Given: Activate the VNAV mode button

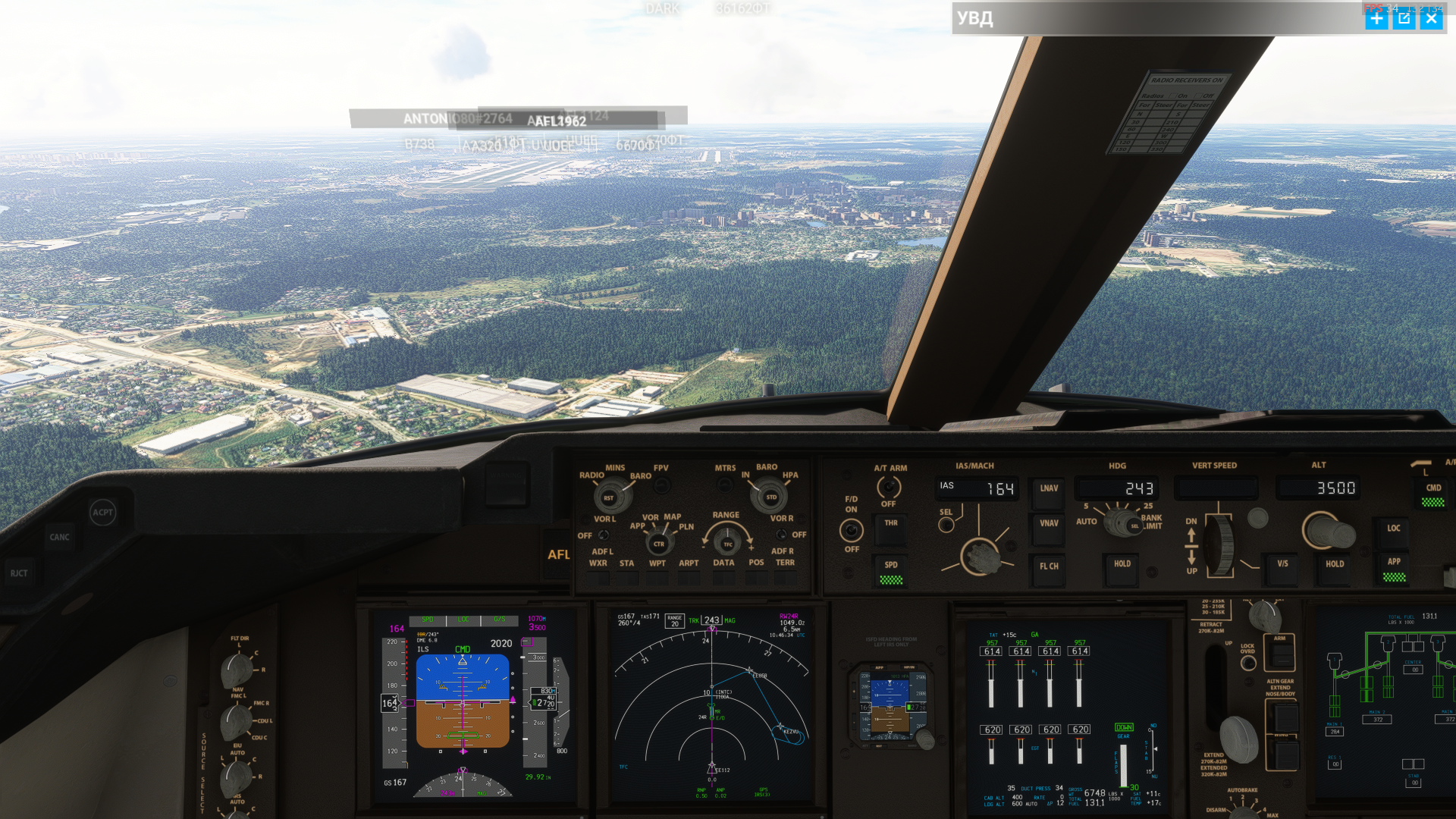Looking at the screenshot, I should (x=1049, y=524).
